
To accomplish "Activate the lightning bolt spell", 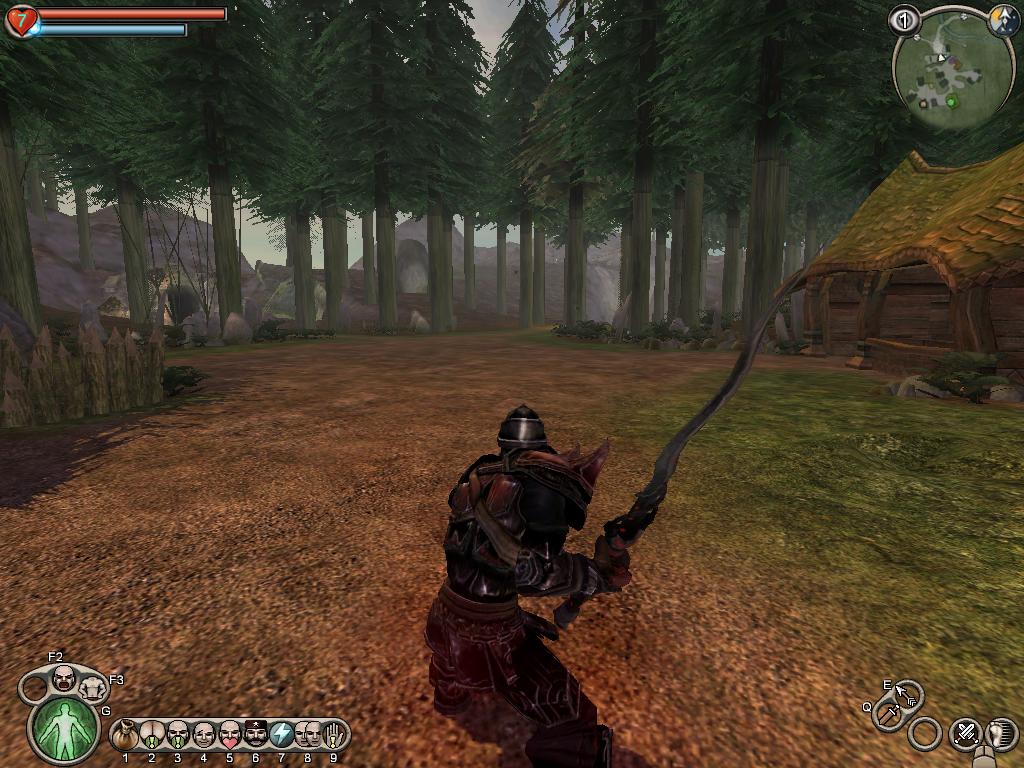I will (282, 735).
